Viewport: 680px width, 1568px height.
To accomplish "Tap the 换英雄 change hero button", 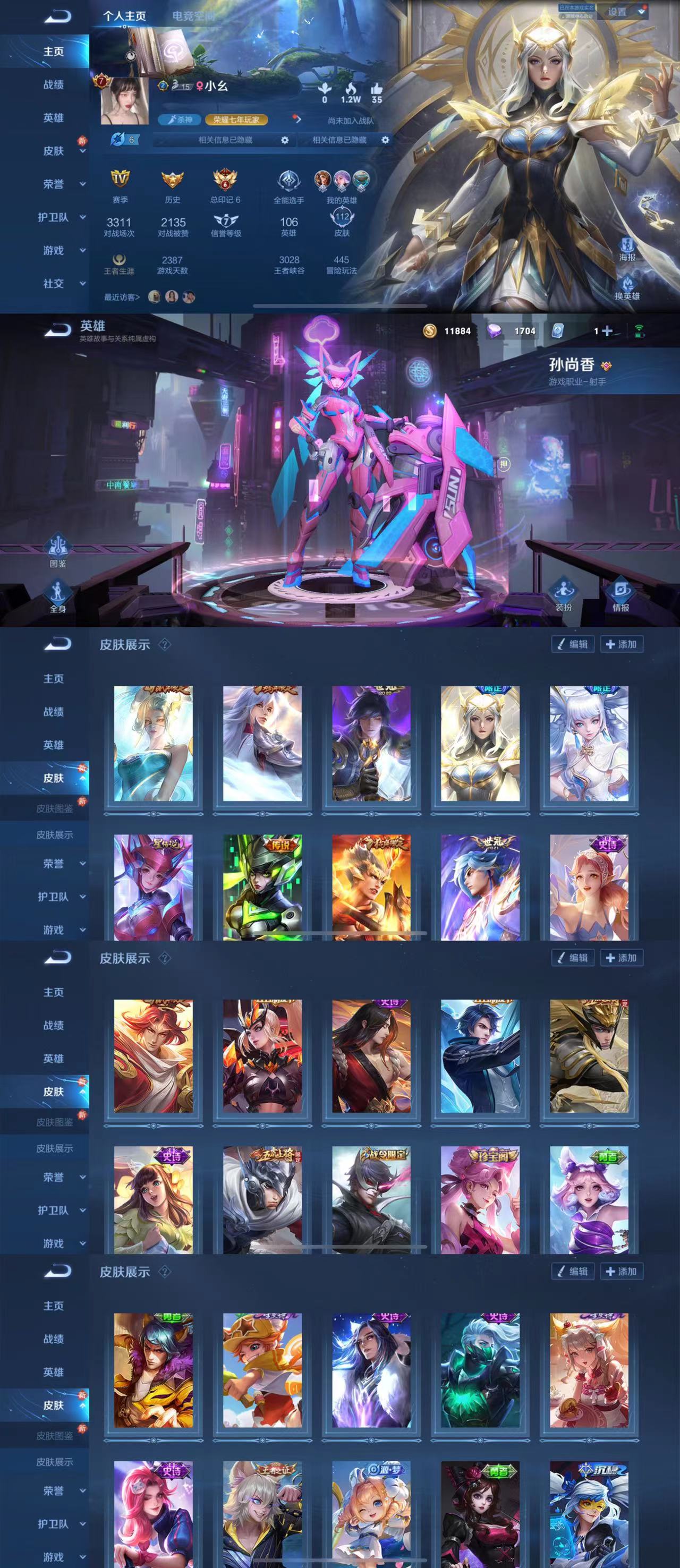I will pos(627,287).
